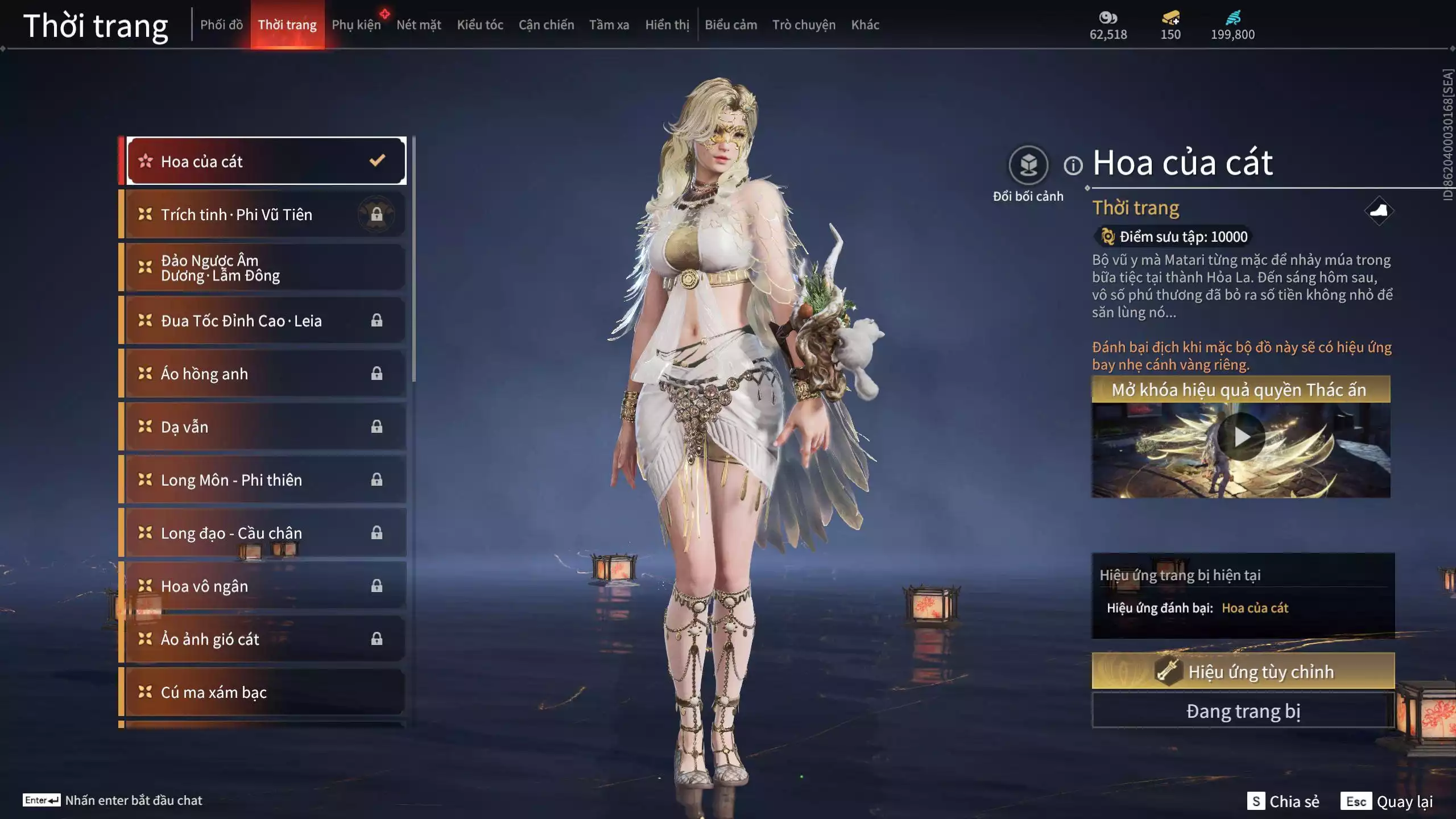Share the outfit with Chia sẻ
1456x819 pixels.
[x=1283, y=801]
